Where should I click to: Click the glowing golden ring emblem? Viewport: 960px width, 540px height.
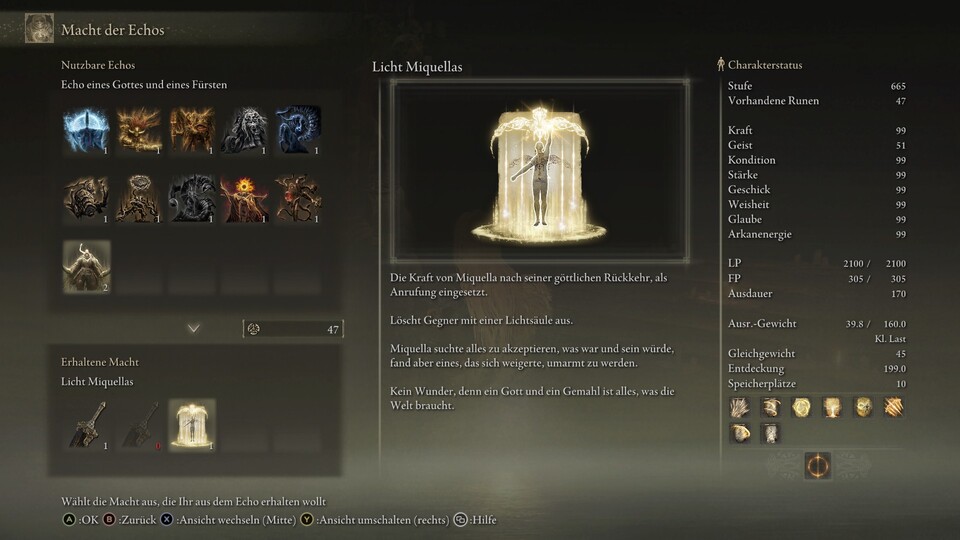pos(817,465)
